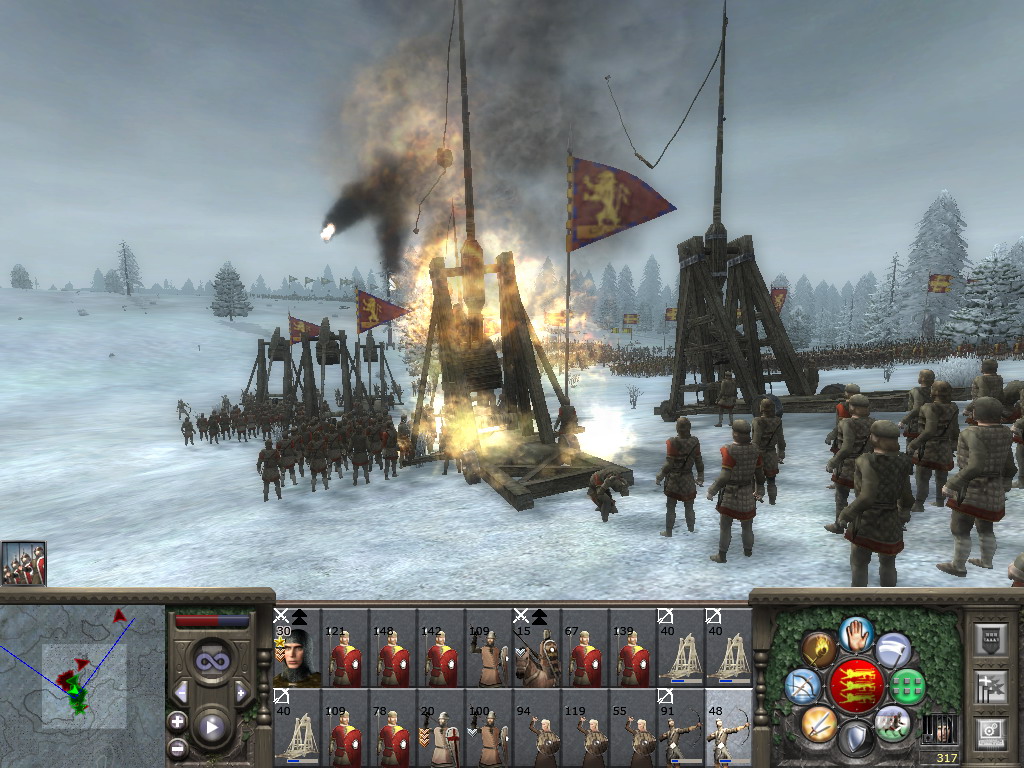Select the cavalry unit card with 15 men
The height and width of the screenshot is (768, 1024).
click(x=536, y=649)
